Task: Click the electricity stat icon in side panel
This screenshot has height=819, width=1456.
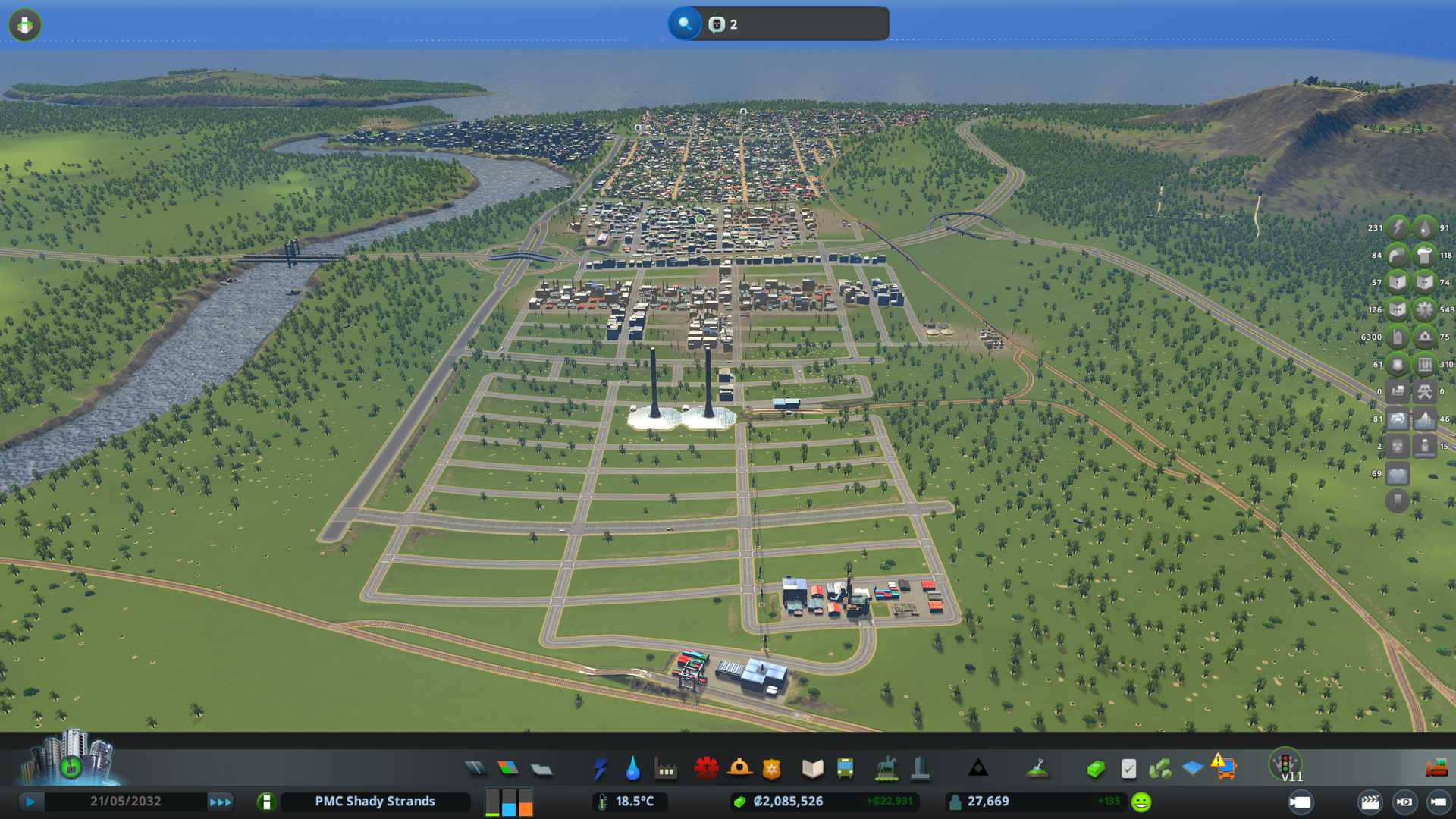Action: [1397, 227]
